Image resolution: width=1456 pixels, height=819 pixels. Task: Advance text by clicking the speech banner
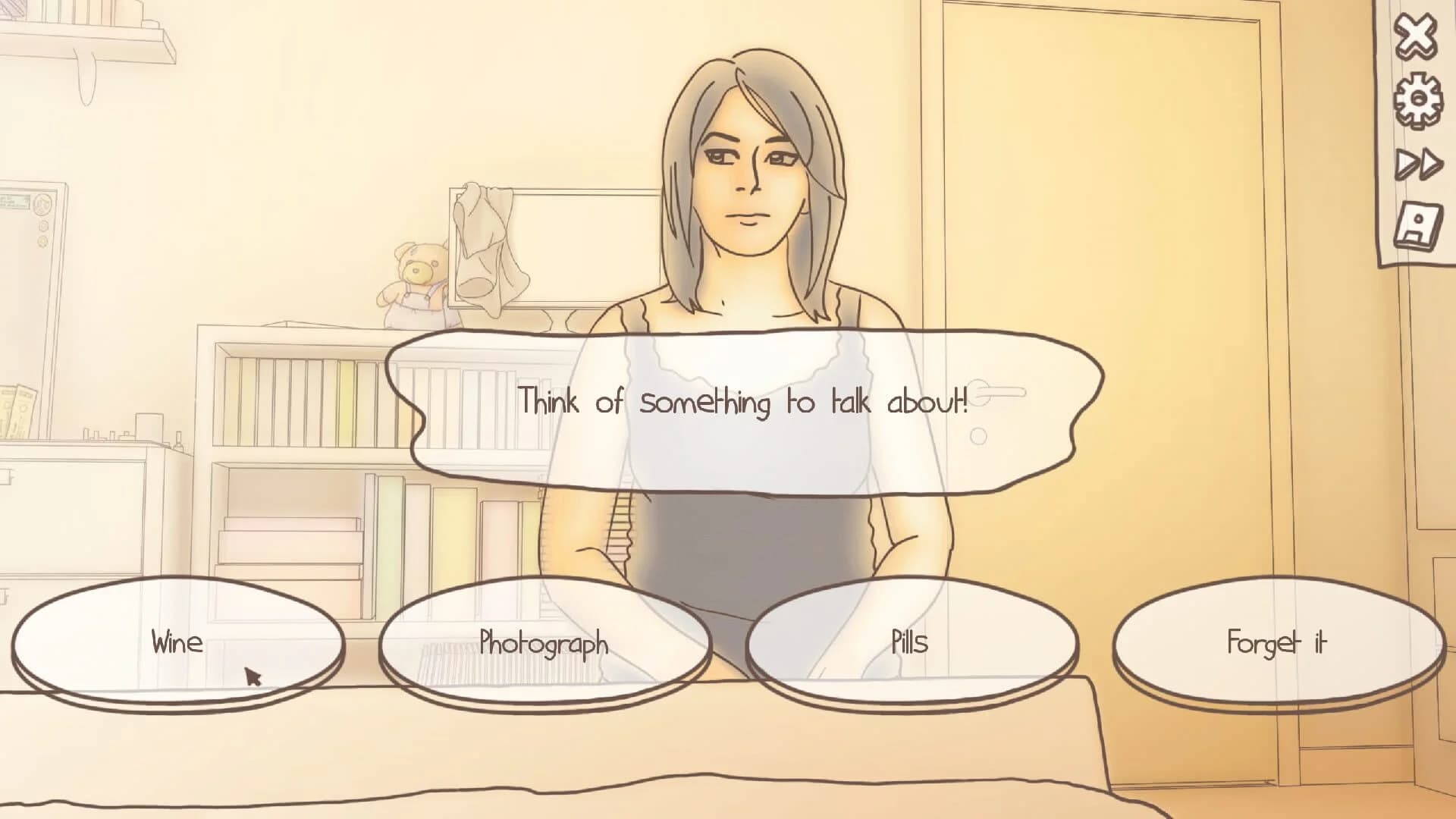pyautogui.click(x=743, y=404)
